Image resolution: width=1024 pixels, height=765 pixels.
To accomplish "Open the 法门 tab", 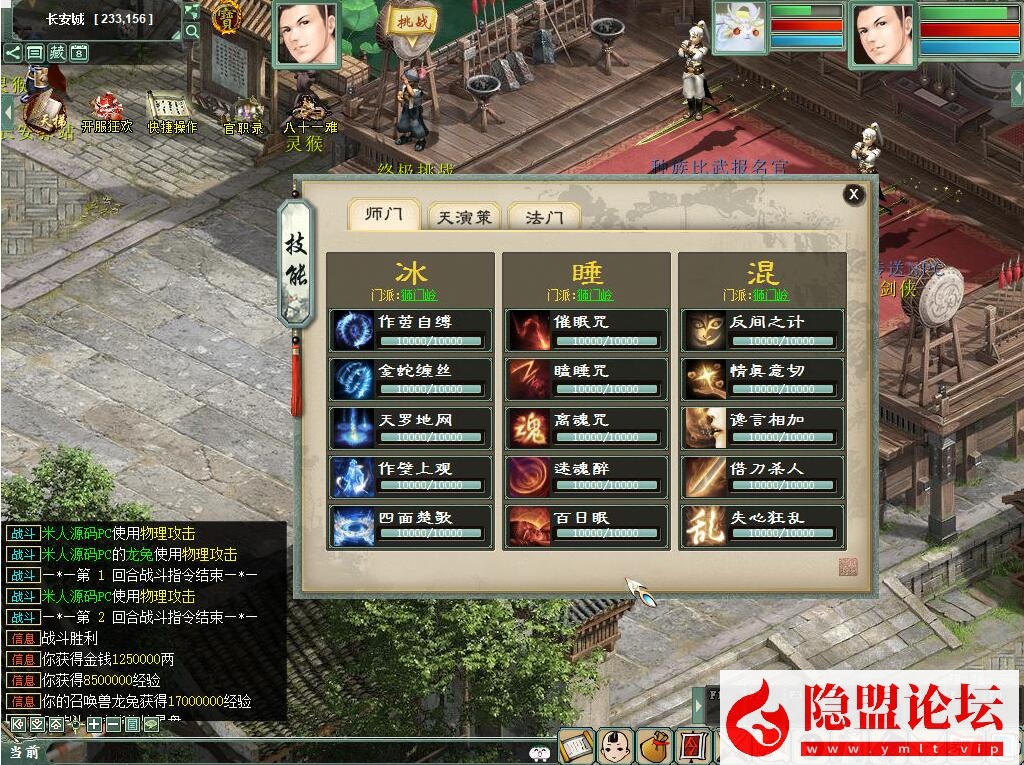I will point(544,217).
